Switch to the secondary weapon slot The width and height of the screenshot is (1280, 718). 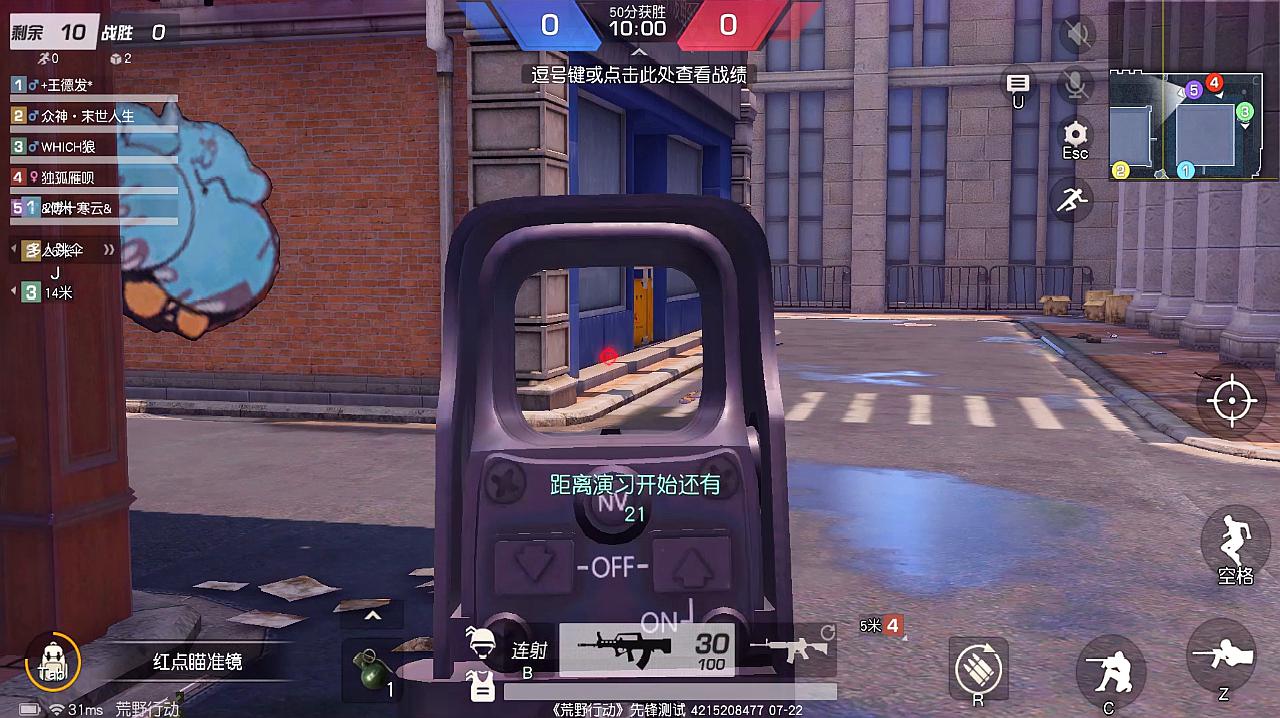click(794, 648)
